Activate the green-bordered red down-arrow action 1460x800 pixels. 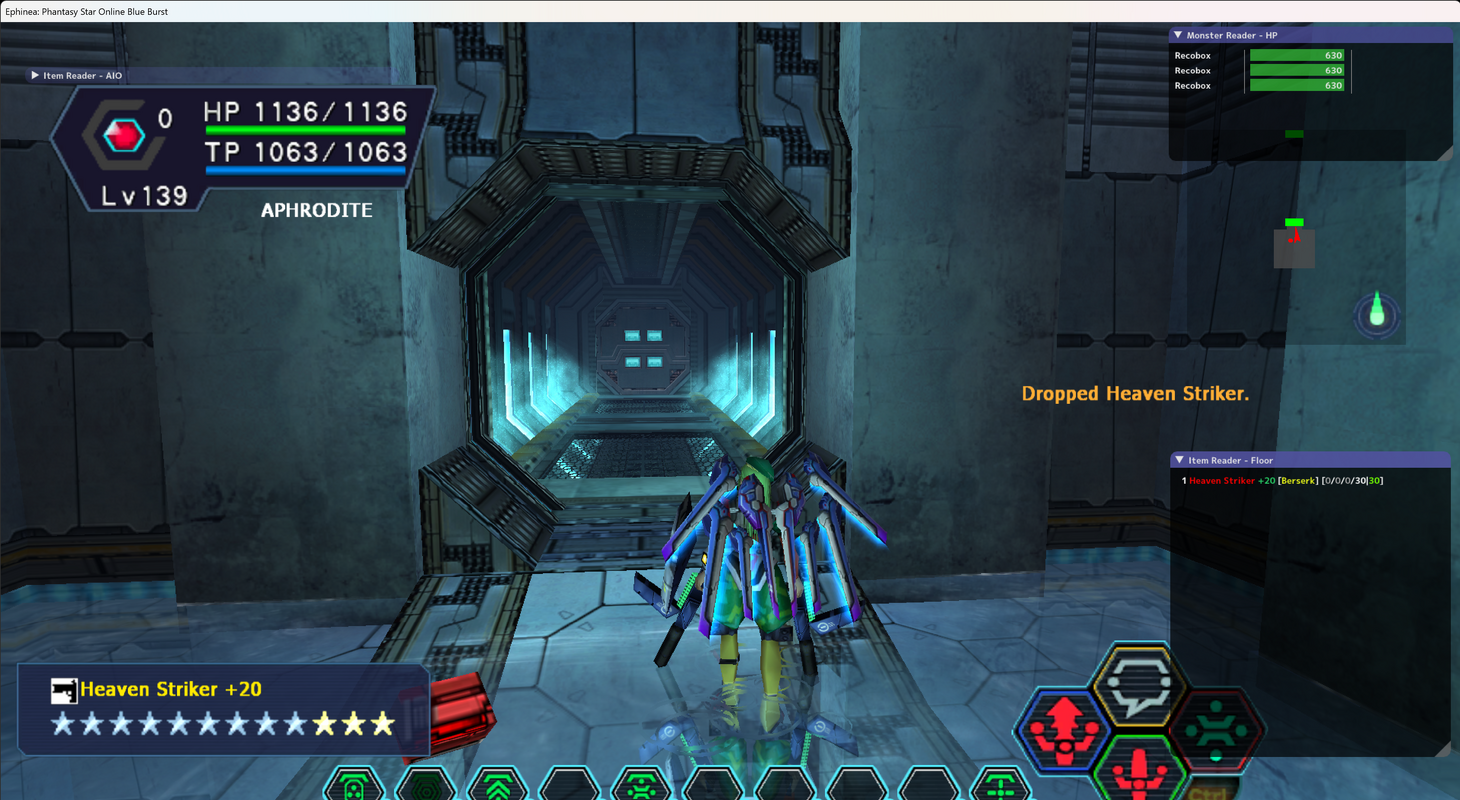(1140, 770)
